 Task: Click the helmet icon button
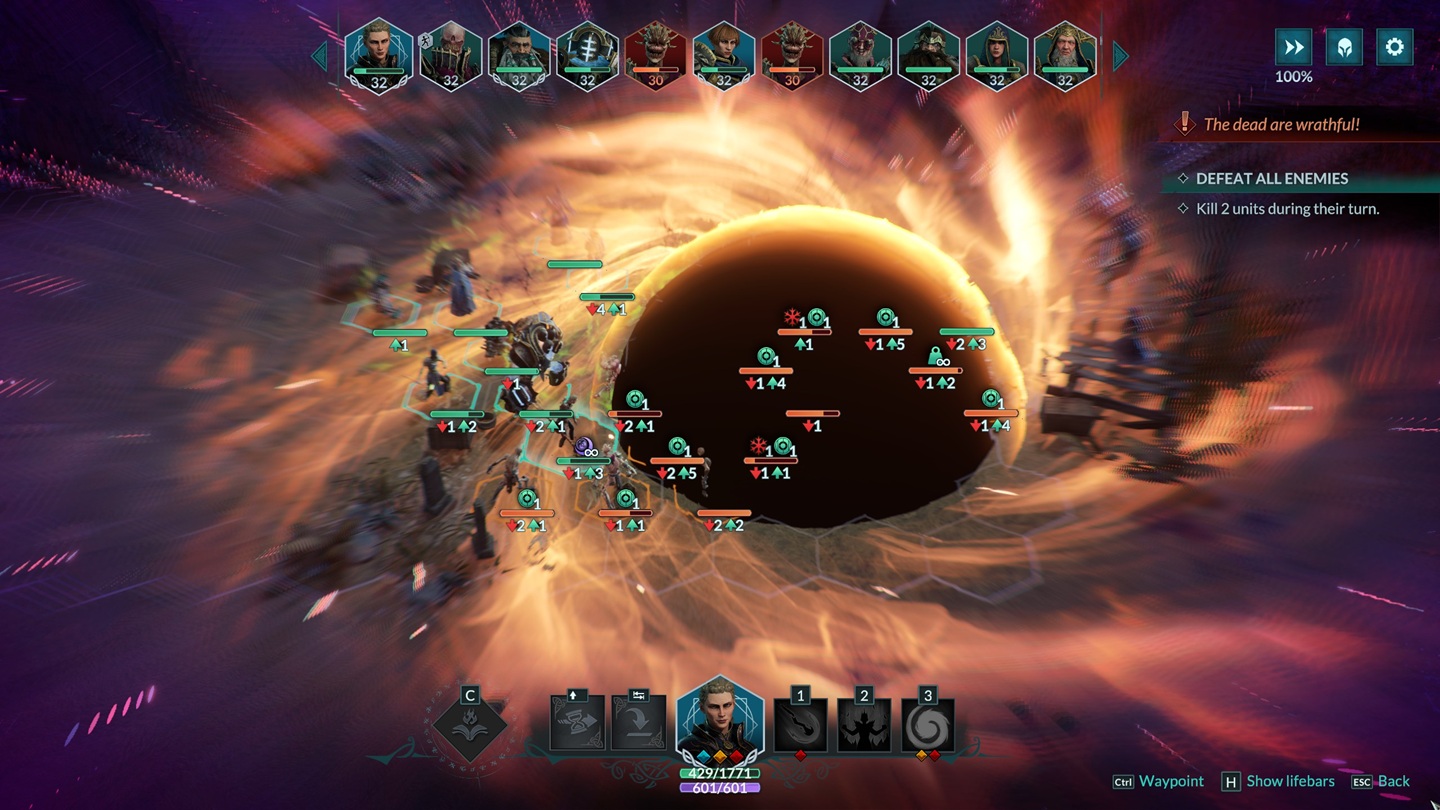1344,47
